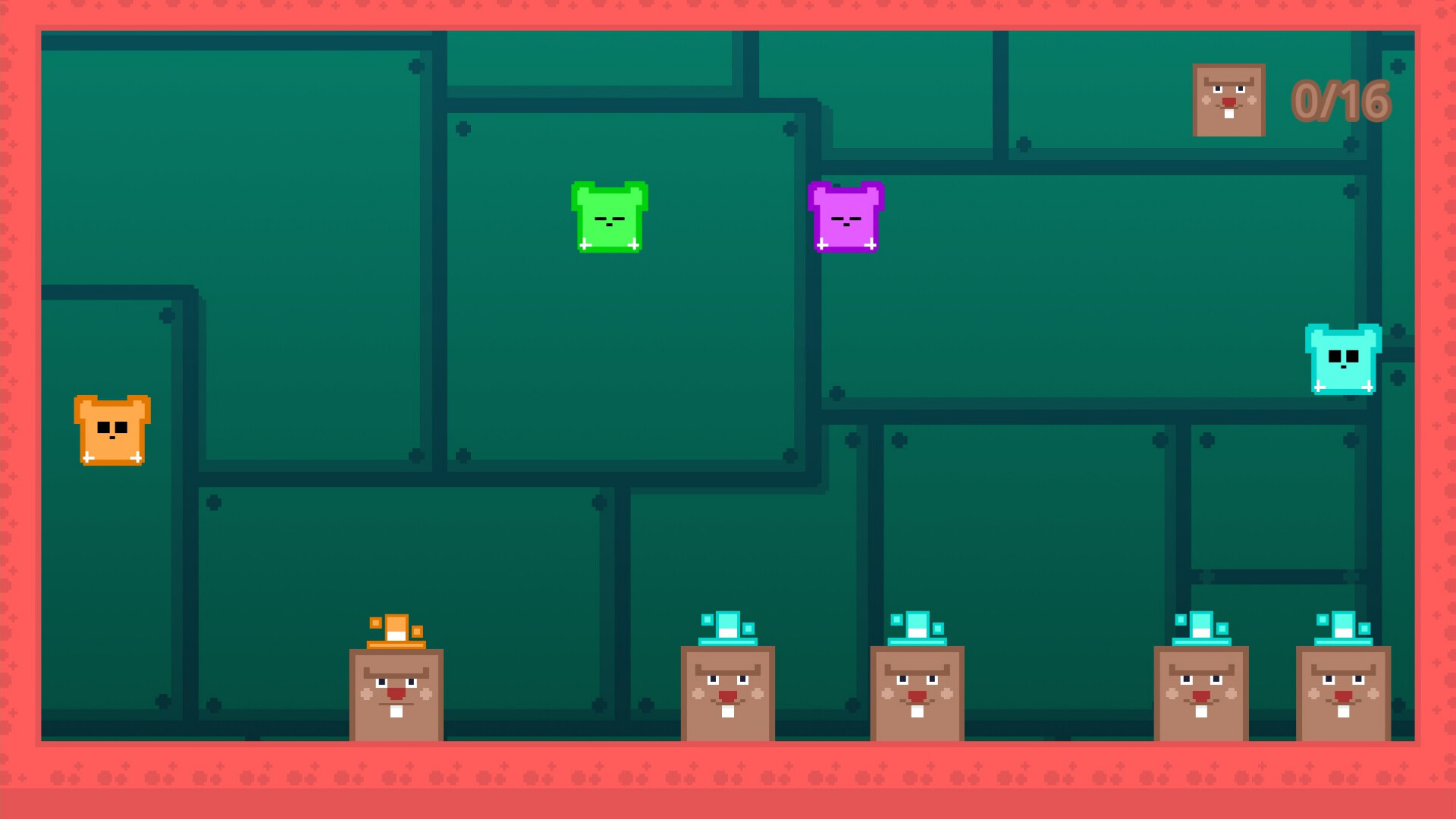The image size is (1456, 819).
Task: Click the fourth gopher from the left
Action: click(1200, 694)
